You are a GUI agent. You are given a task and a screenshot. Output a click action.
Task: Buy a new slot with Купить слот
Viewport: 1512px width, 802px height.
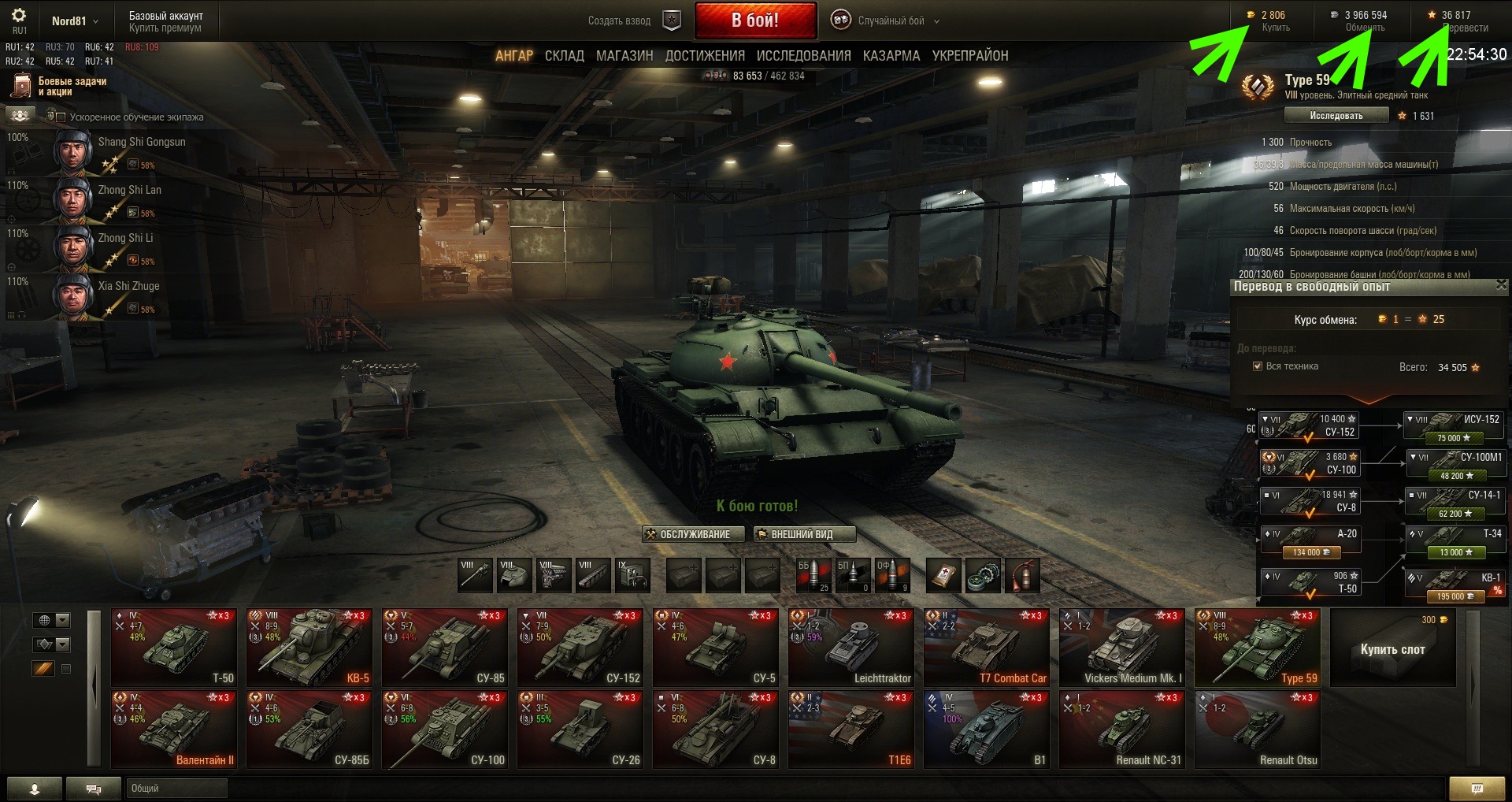pos(1392,649)
